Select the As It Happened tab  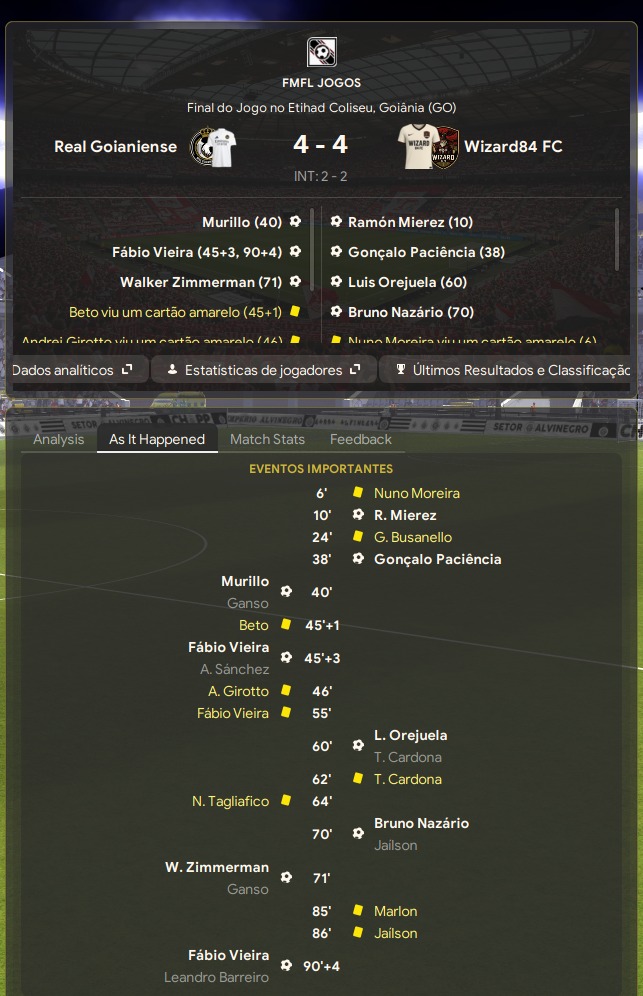pyautogui.click(x=157, y=439)
